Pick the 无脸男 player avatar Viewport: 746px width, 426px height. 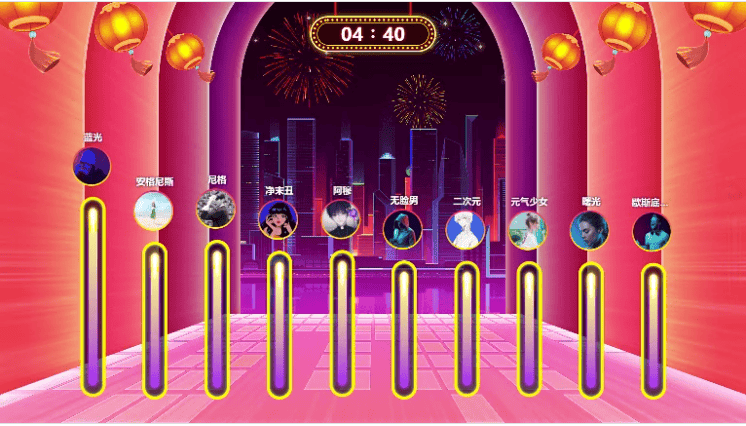point(403,229)
